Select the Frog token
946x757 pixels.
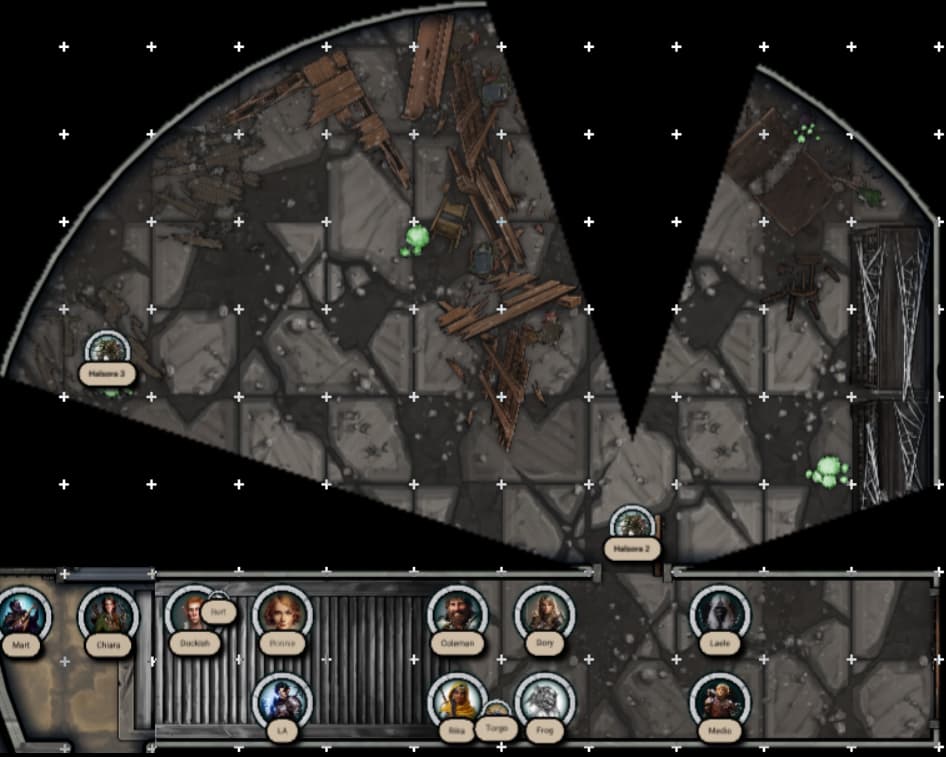544,700
